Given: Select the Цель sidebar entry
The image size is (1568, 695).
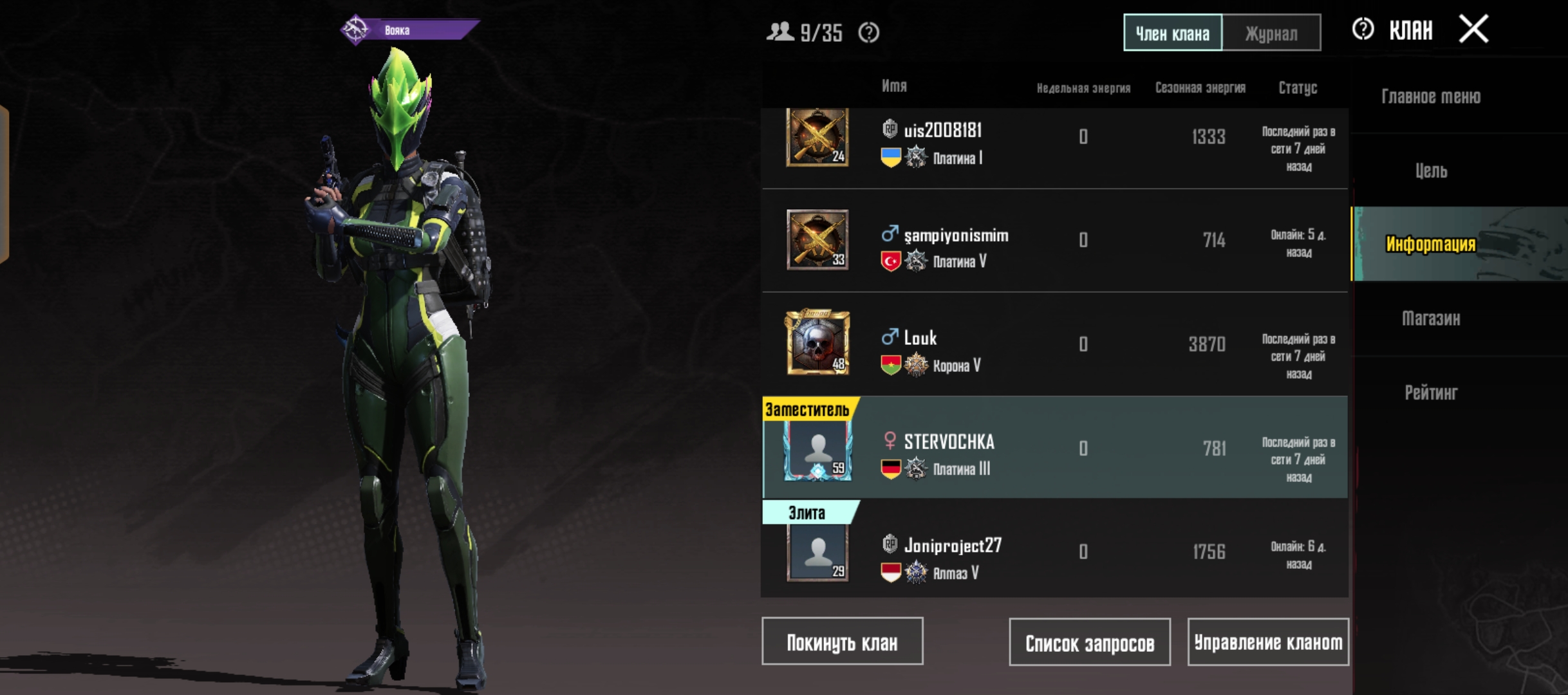Looking at the screenshot, I should click(x=1430, y=171).
